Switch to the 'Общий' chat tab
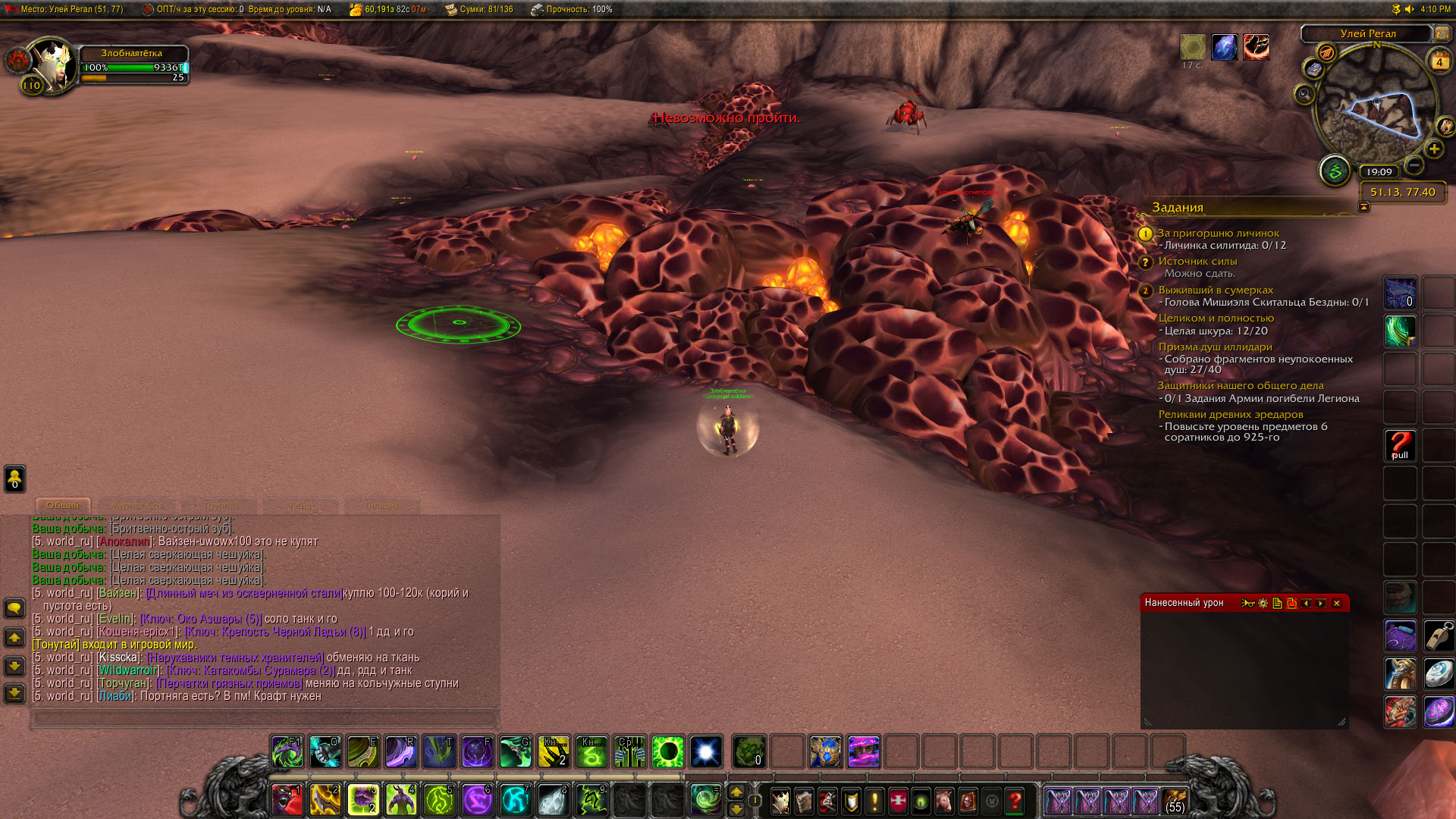The height and width of the screenshot is (819, 1456). (63, 505)
